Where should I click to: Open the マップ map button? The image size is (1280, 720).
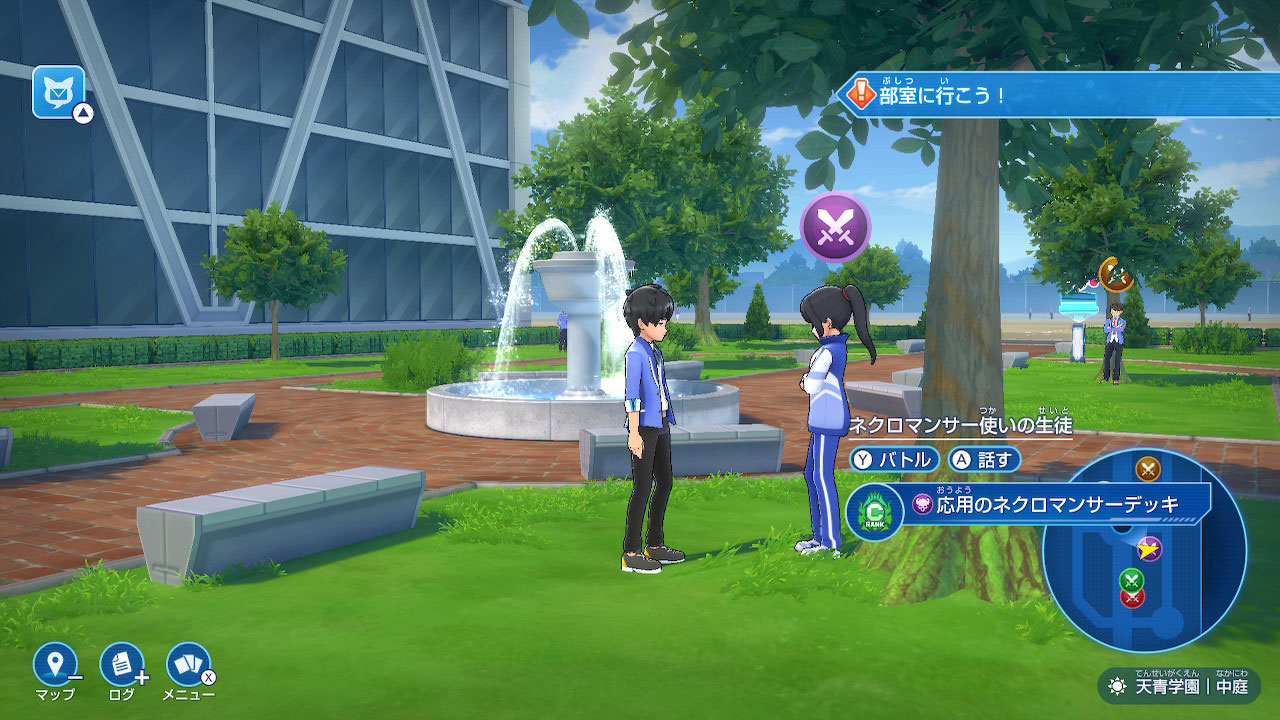pyautogui.click(x=55, y=665)
